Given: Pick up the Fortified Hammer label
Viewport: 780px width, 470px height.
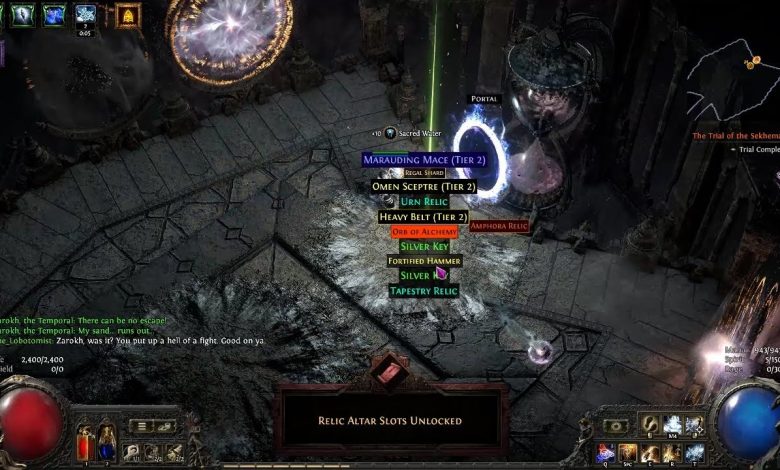Looking at the screenshot, I should pos(424,261).
